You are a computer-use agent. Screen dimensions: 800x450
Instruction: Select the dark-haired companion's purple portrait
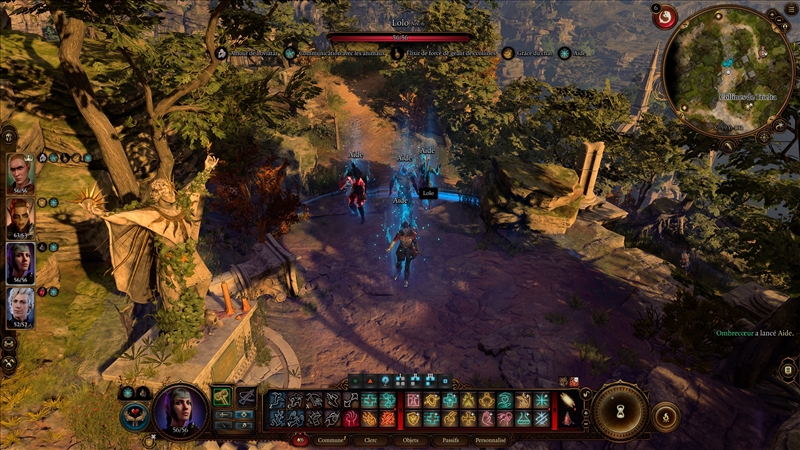[21, 263]
